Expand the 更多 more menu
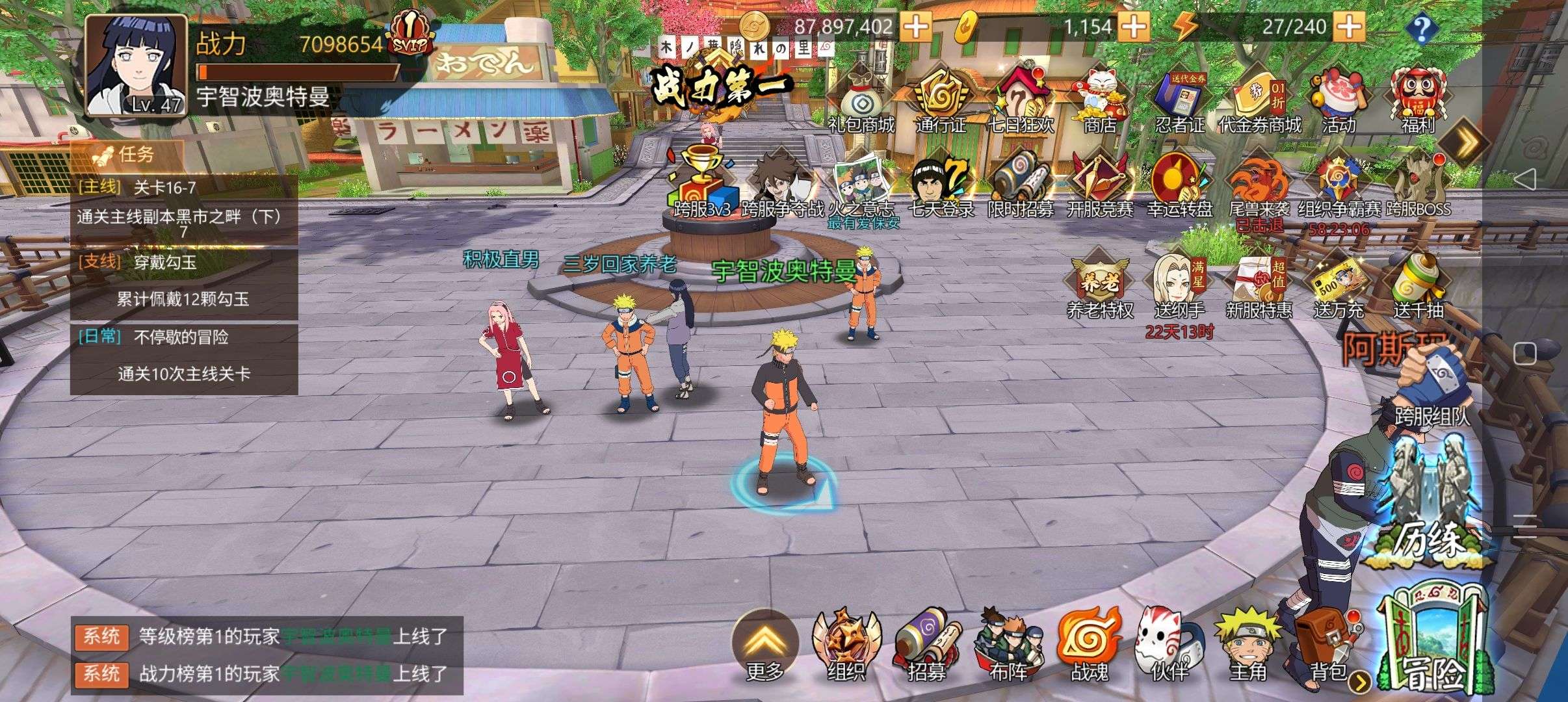 point(764,643)
